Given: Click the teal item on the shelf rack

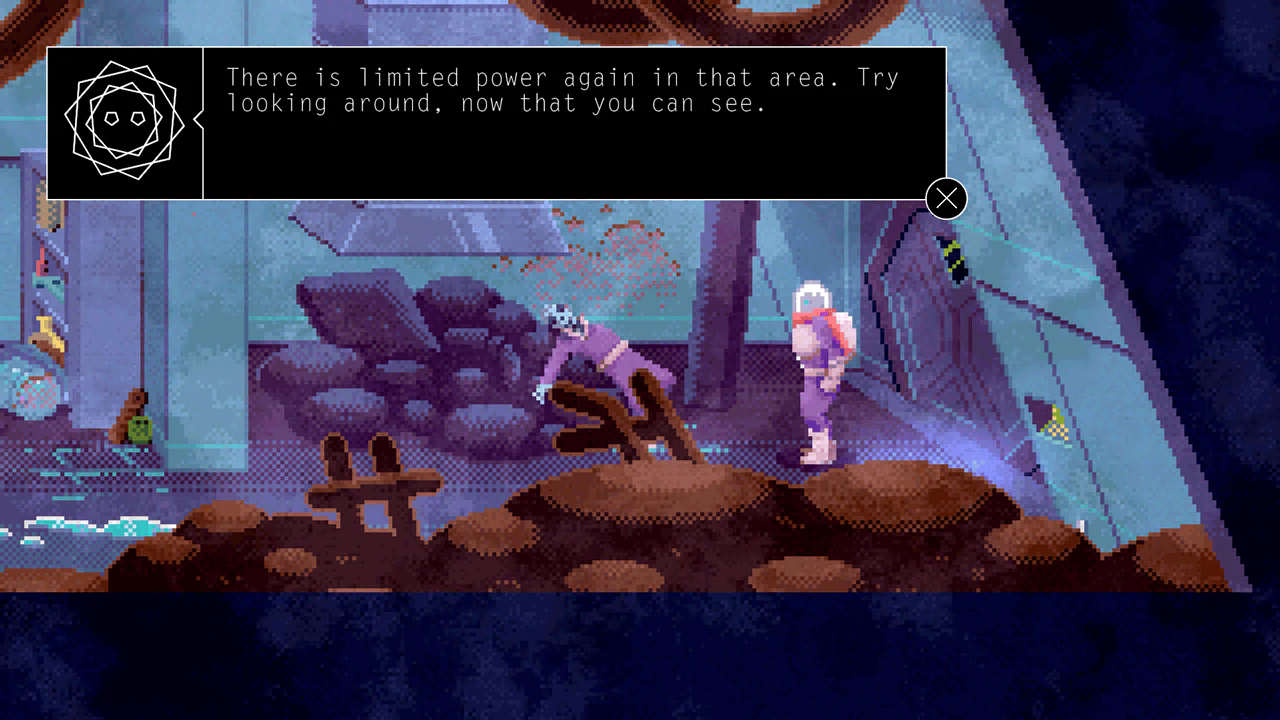Looking at the screenshot, I should point(45,285).
